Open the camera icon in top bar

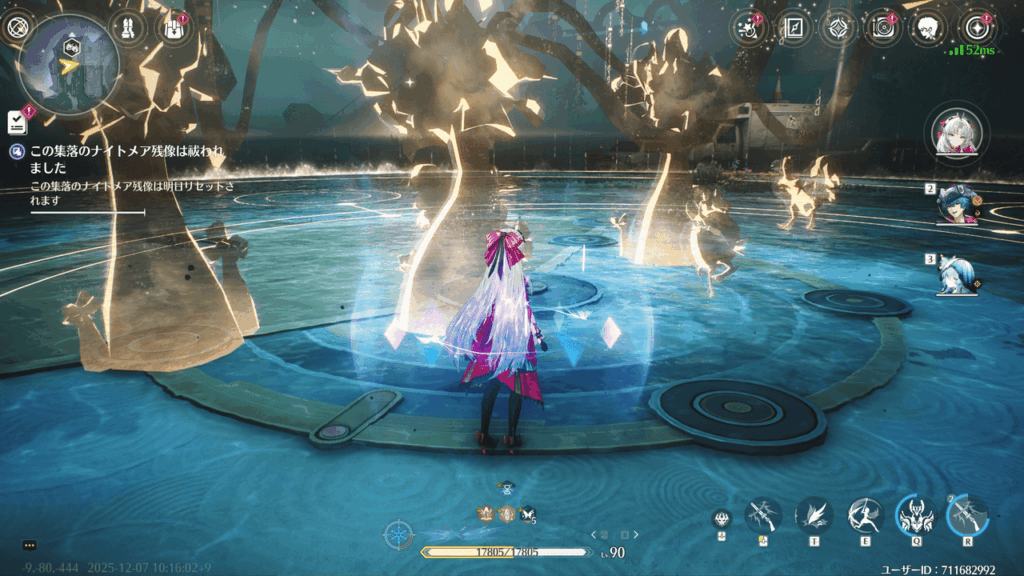pos(883,27)
